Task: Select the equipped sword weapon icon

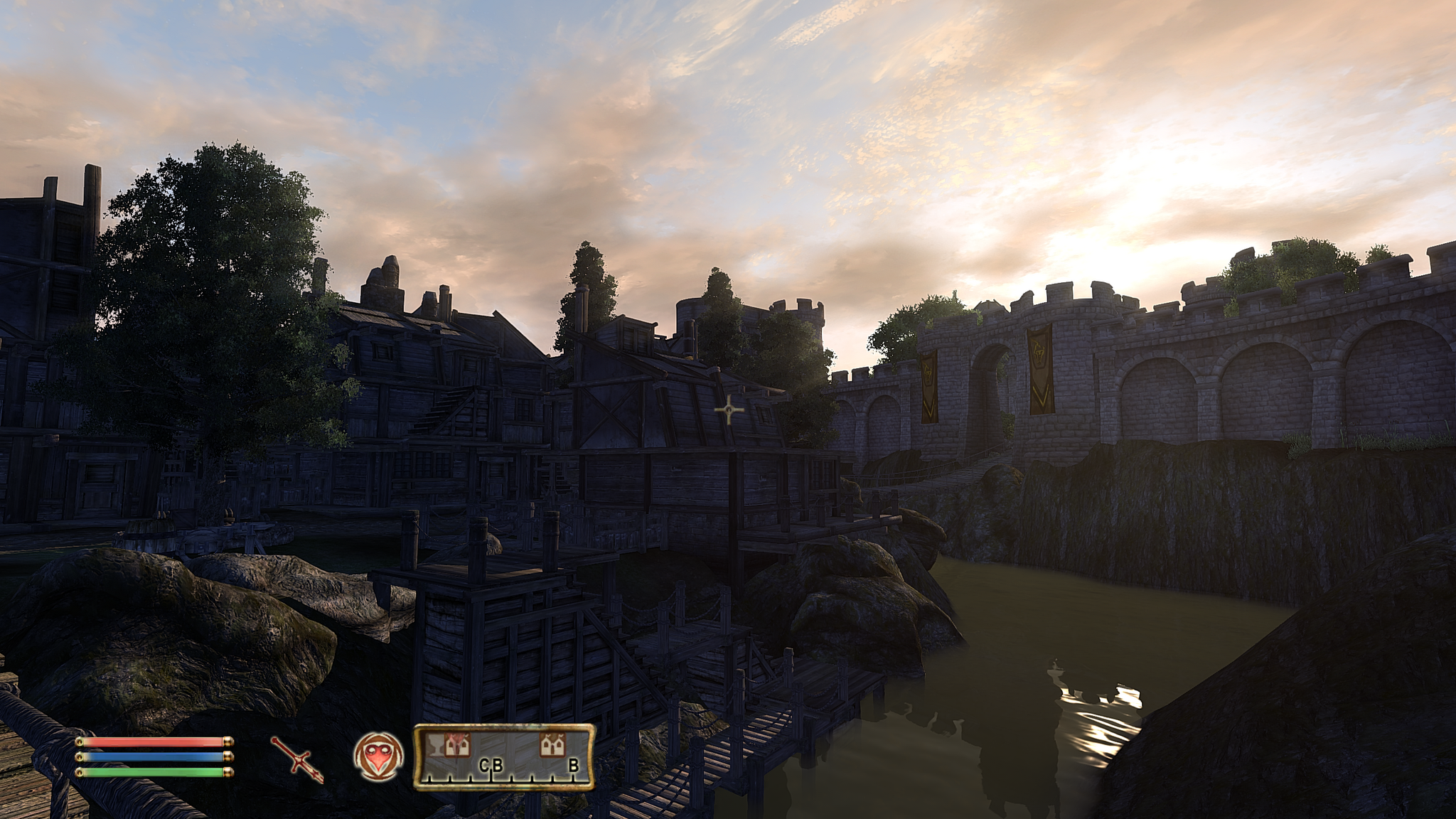Action: coord(297,759)
